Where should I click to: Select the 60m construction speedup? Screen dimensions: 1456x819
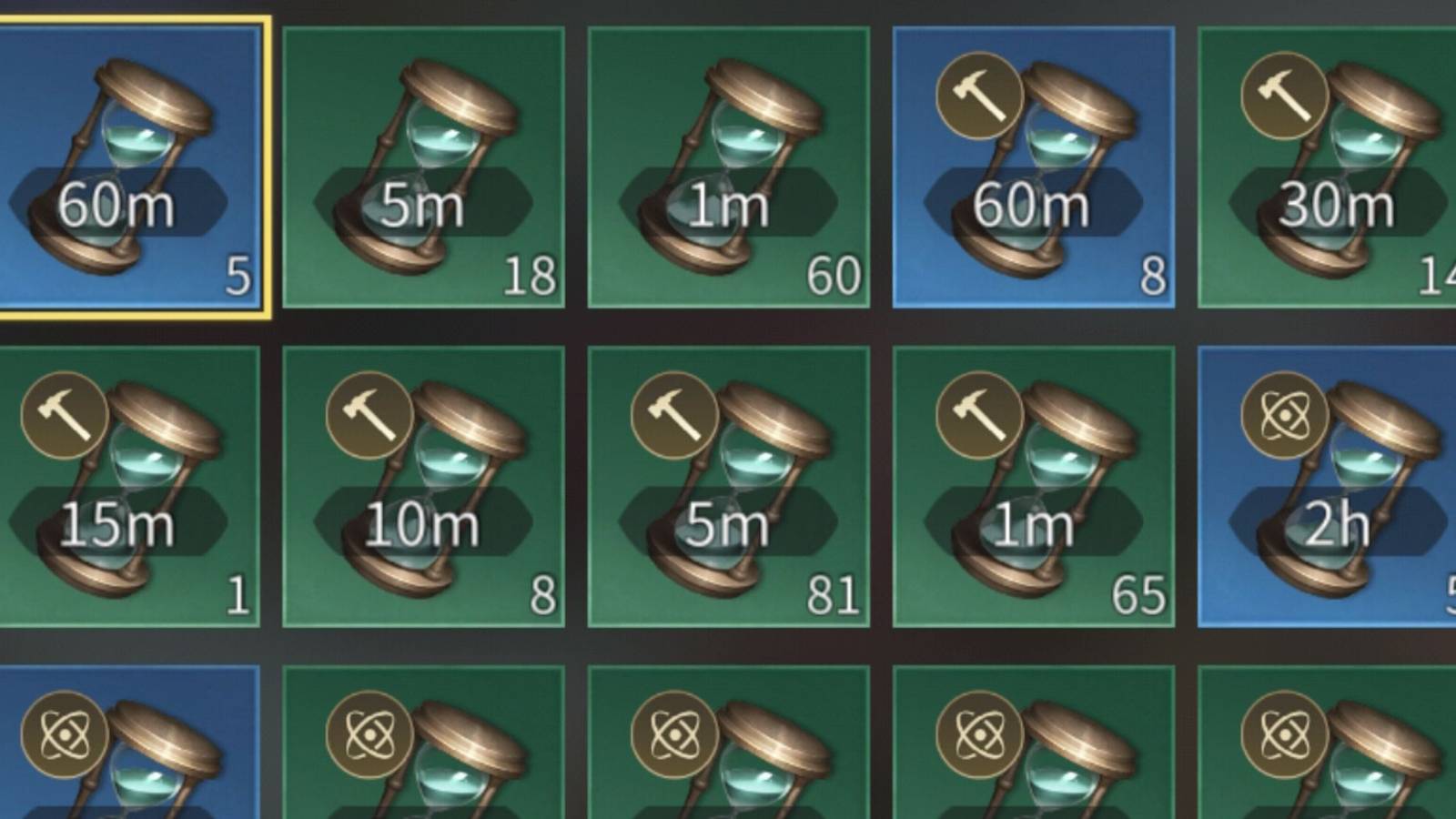pyautogui.click(x=1033, y=164)
